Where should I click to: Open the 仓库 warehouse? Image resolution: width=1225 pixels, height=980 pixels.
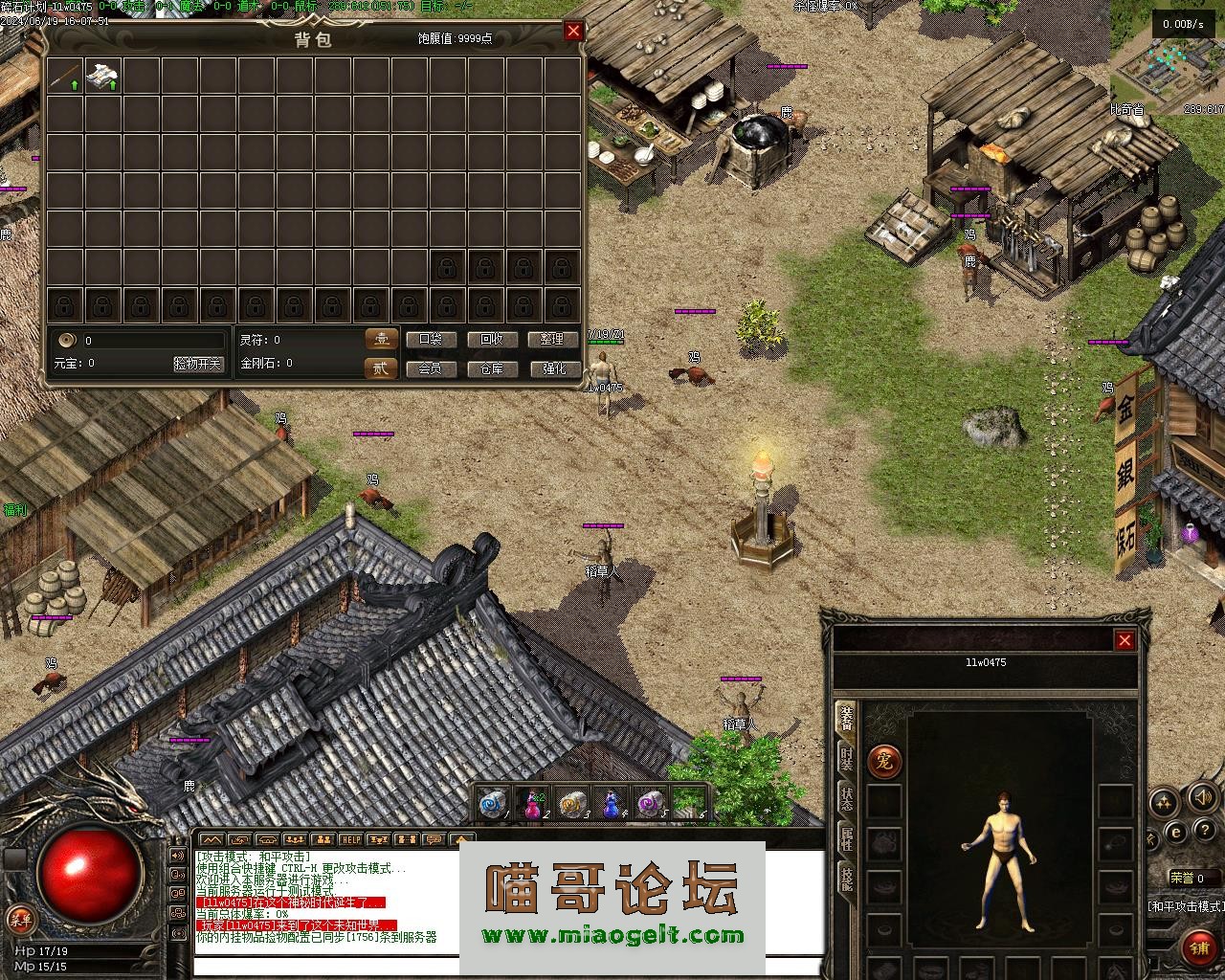click(x=492, y=368)
